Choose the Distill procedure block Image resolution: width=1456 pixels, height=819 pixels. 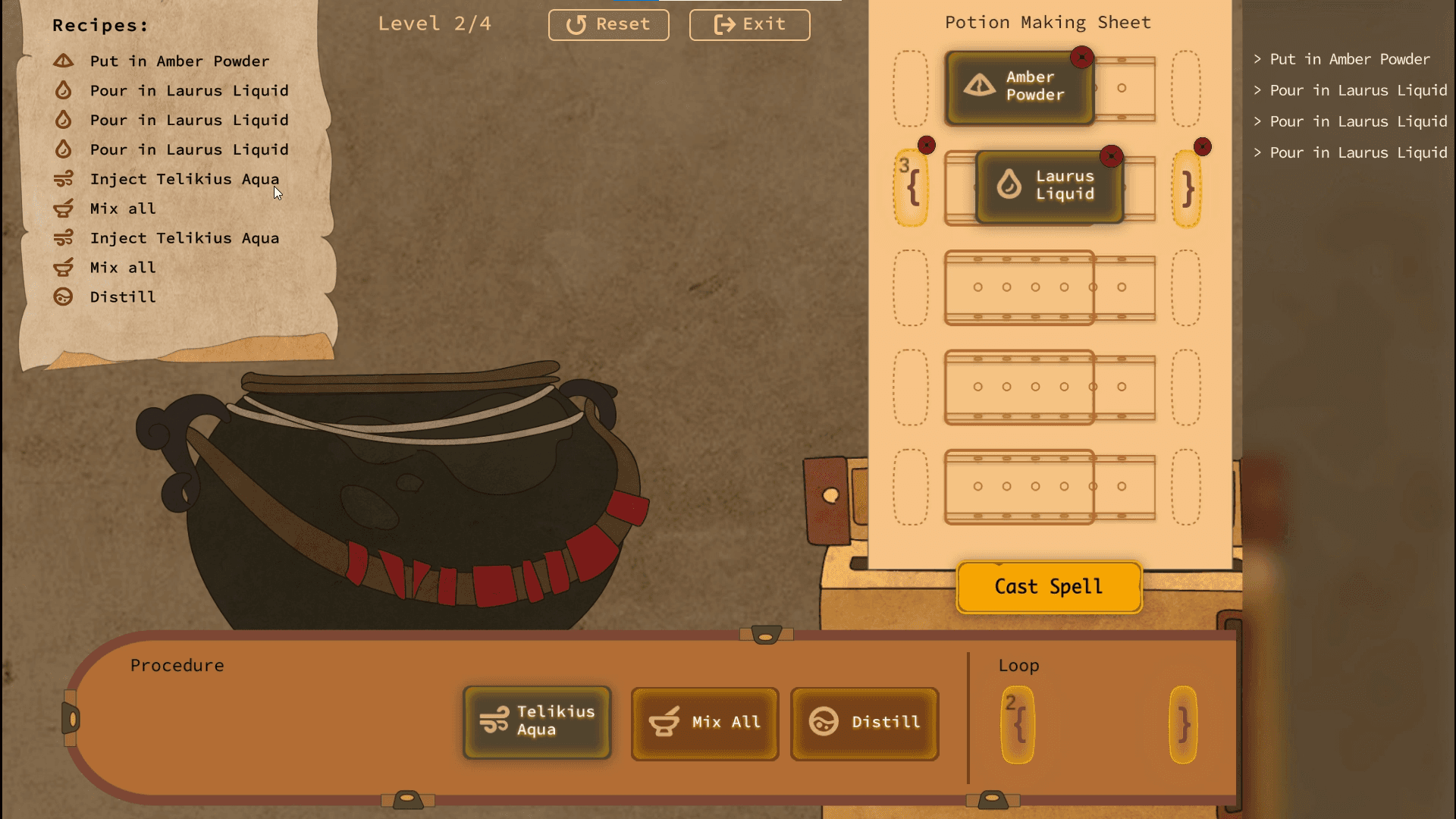click(x=864, y=723)
